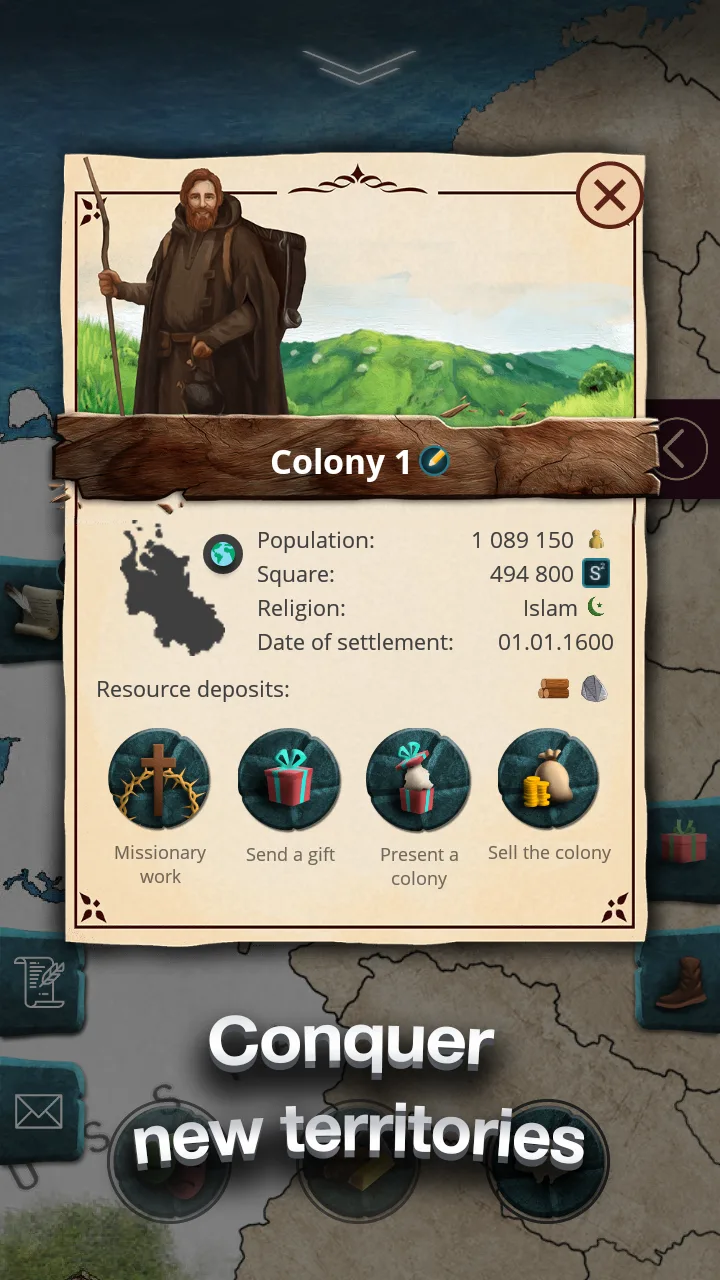Edit the Colony 1 name

tap(434, 461)
